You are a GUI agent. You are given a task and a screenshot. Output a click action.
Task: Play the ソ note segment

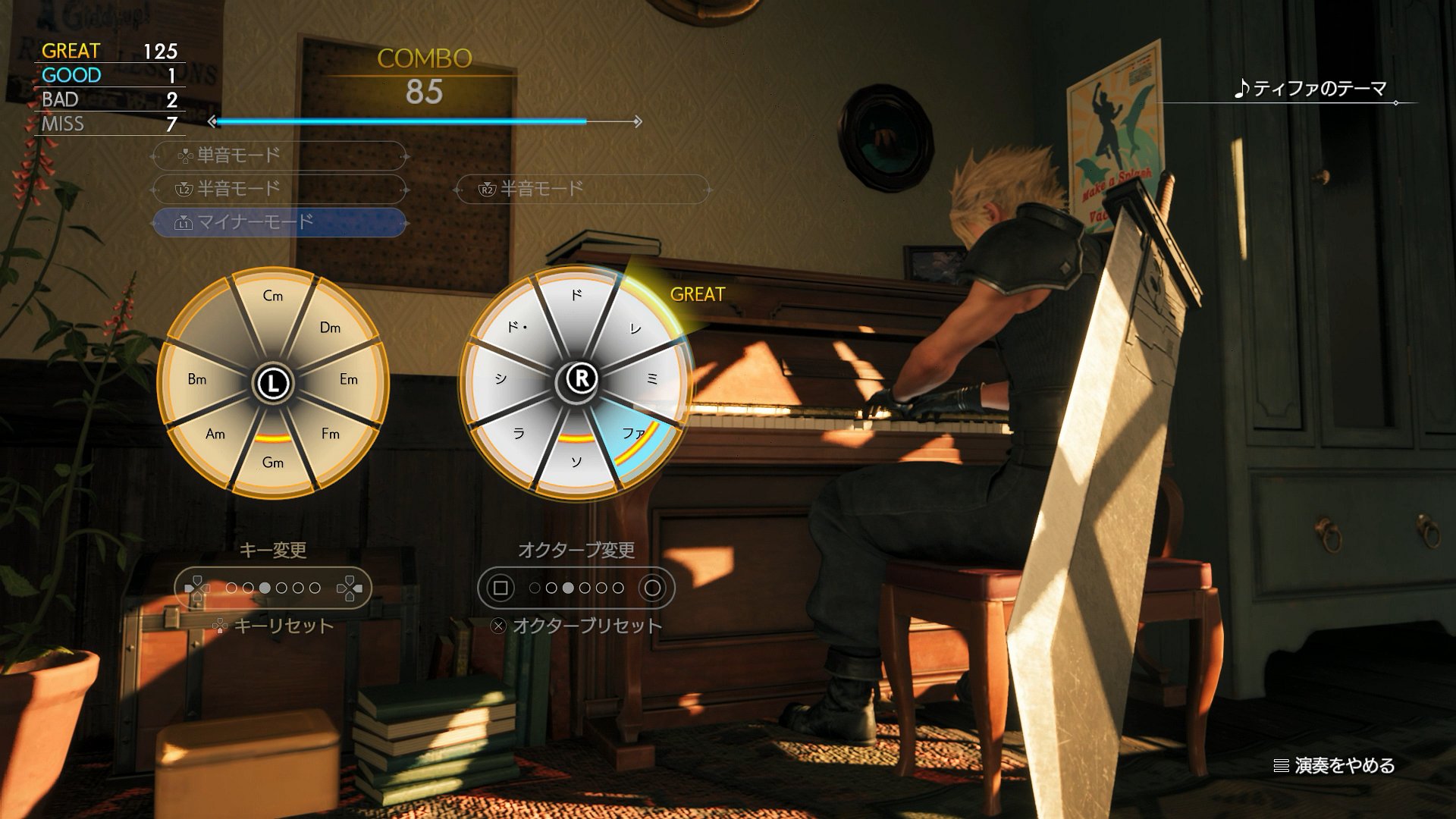(x=577, y=462)
